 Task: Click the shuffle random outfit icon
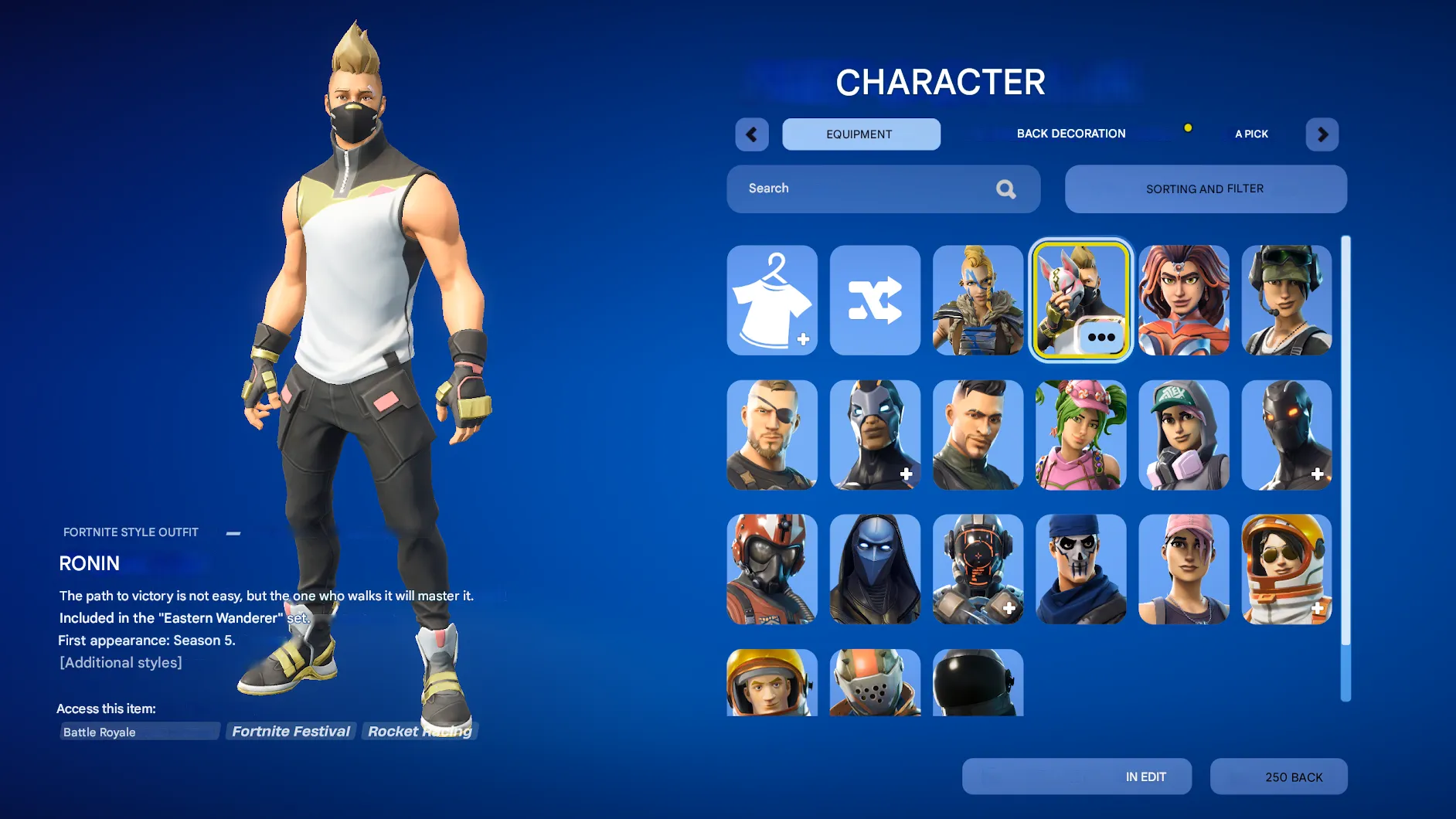[x=875, y=301]
